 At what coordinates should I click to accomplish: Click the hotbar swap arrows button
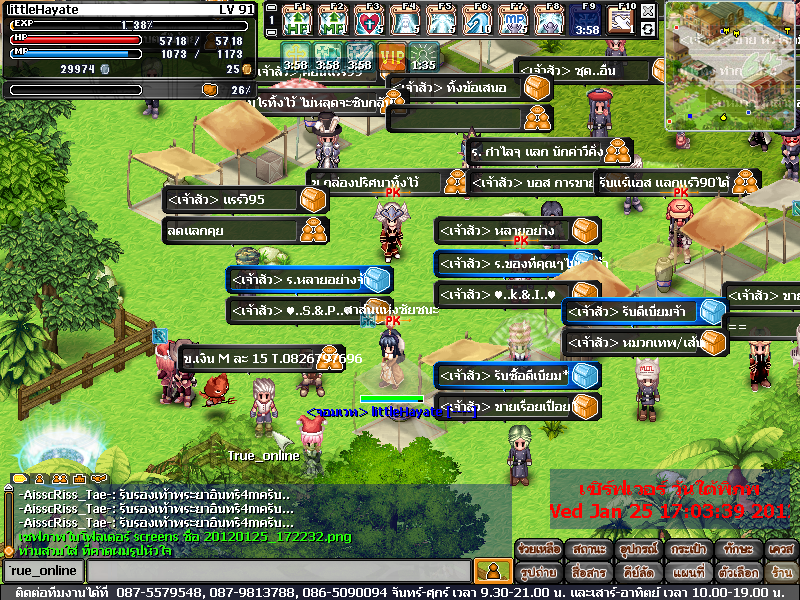[x=648, y=29]
